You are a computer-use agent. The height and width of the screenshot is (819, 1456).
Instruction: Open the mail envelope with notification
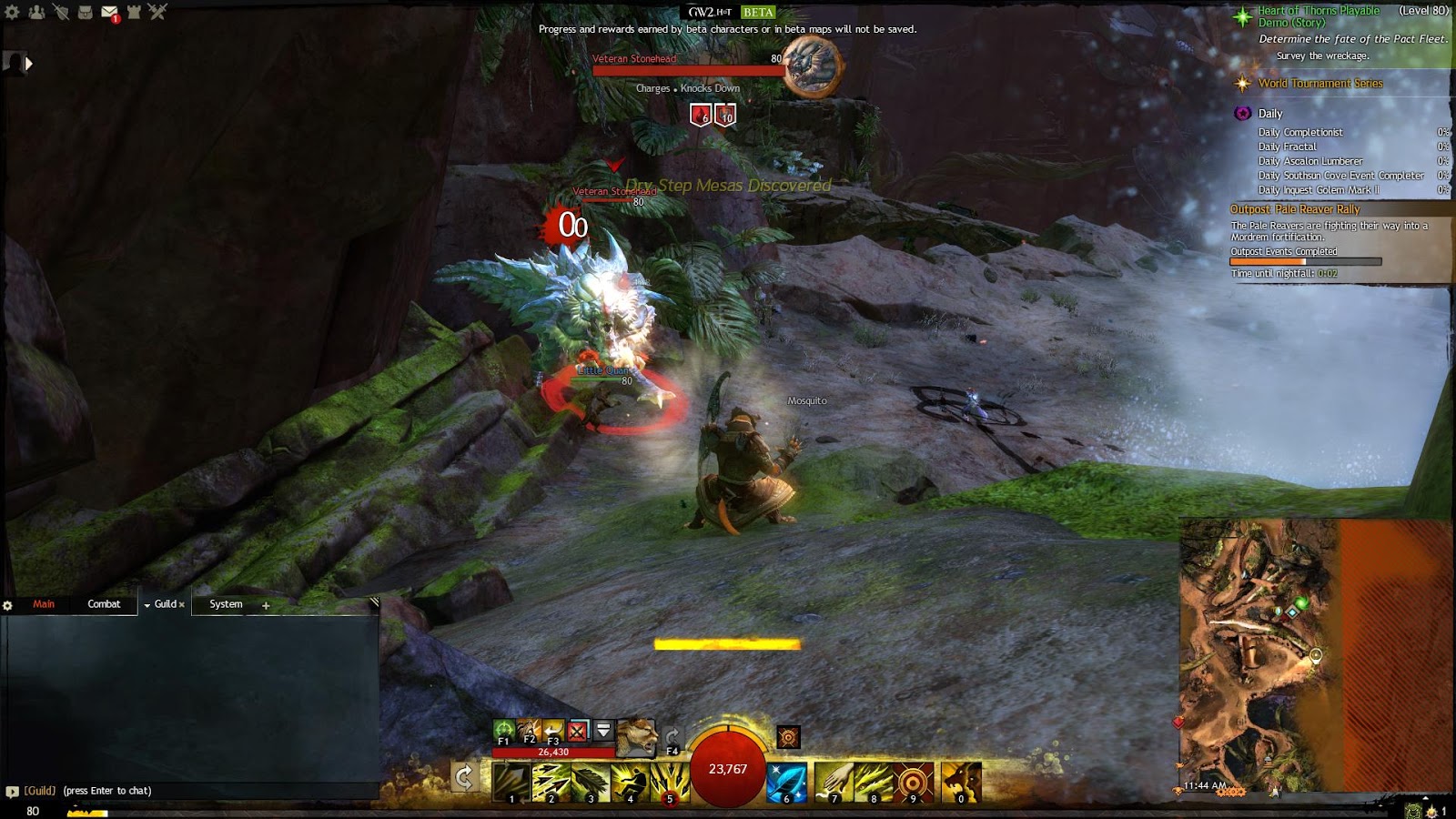tap(109, 13)
